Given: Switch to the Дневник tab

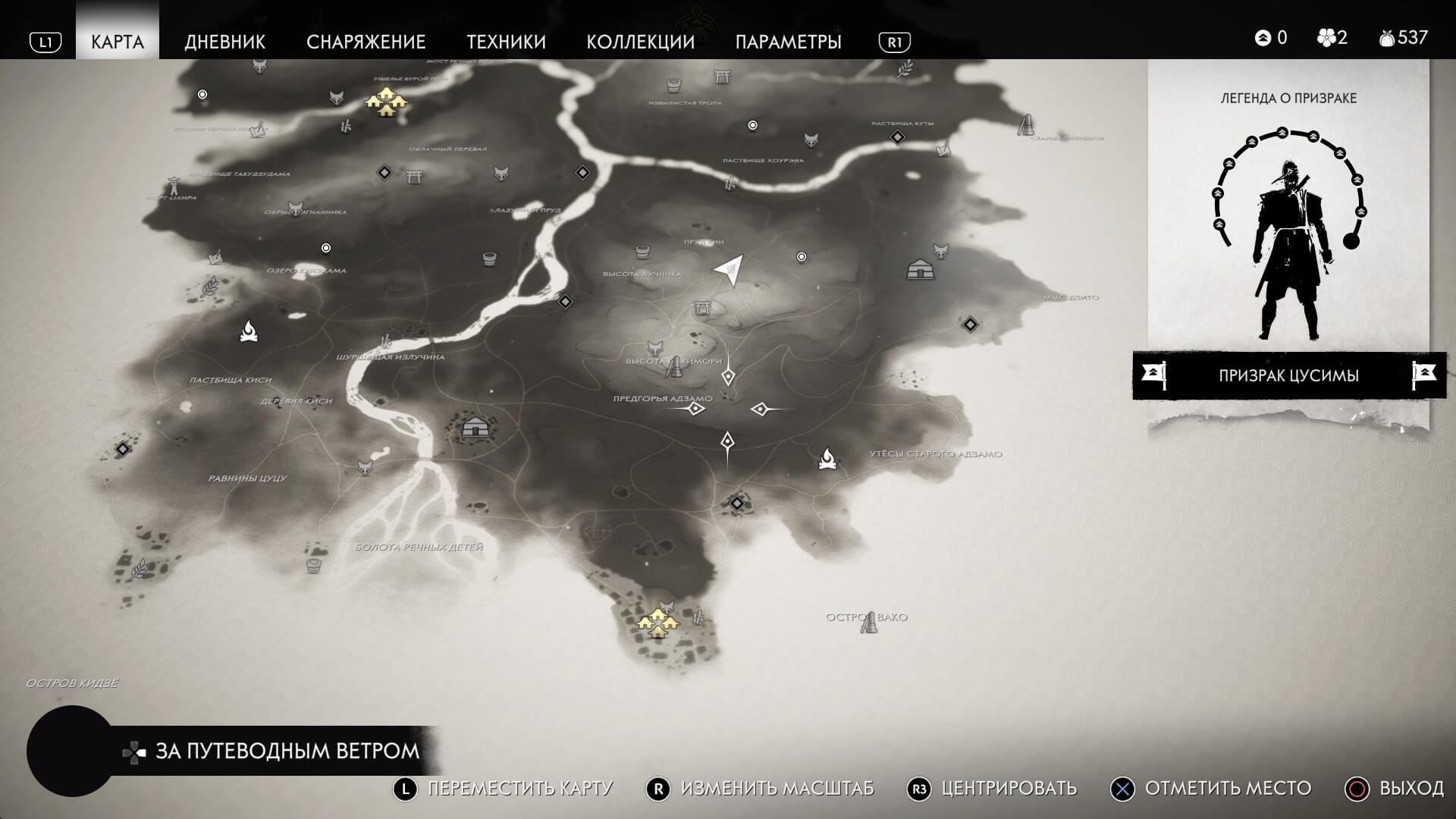Looking at the screenshot, I should [x=224, y=42].
